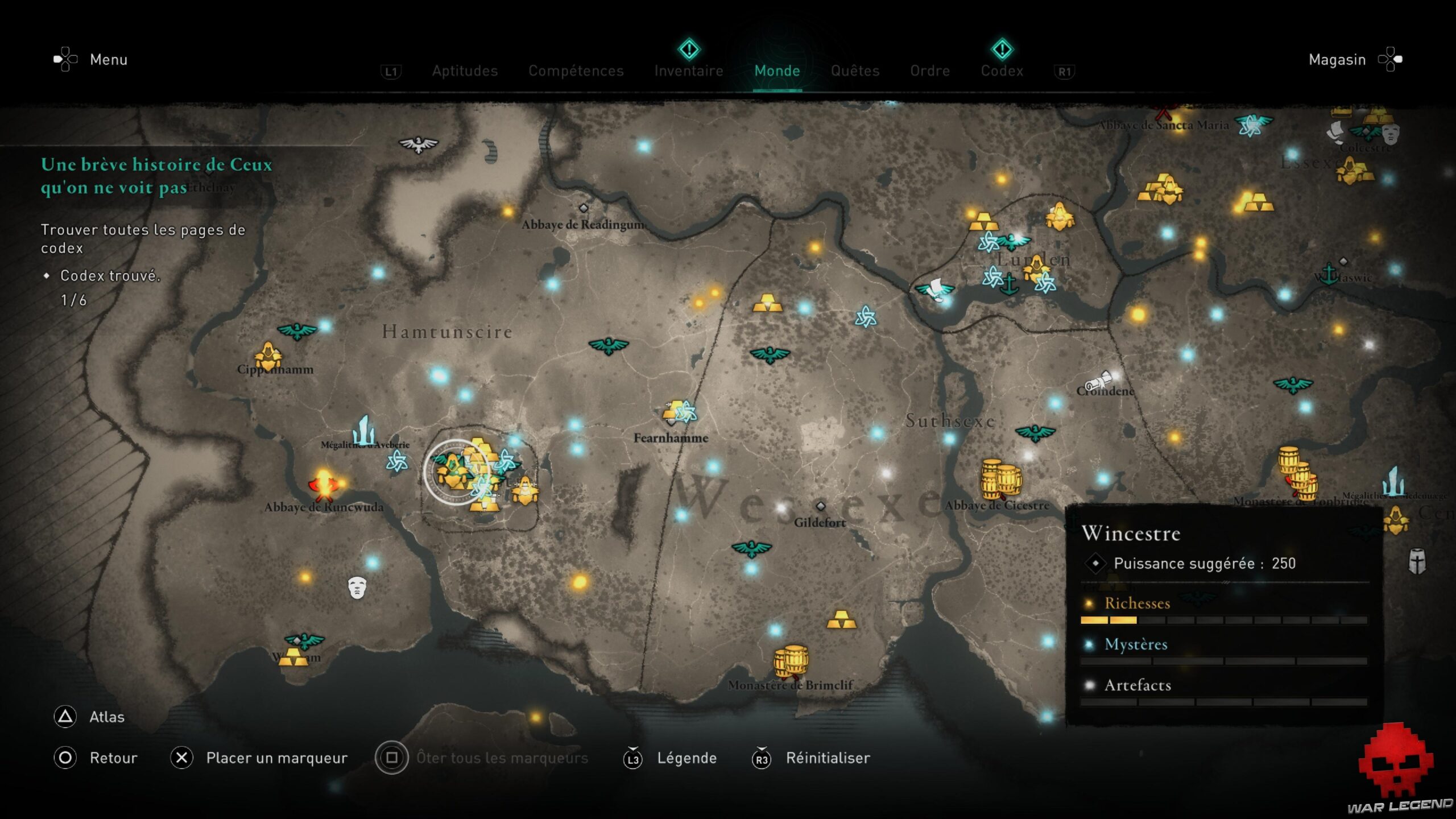Viewport: 1456px width, 819px height.
Task: Click the teal eagle synchronization icon near Gildefort
Action: [751, 549]
